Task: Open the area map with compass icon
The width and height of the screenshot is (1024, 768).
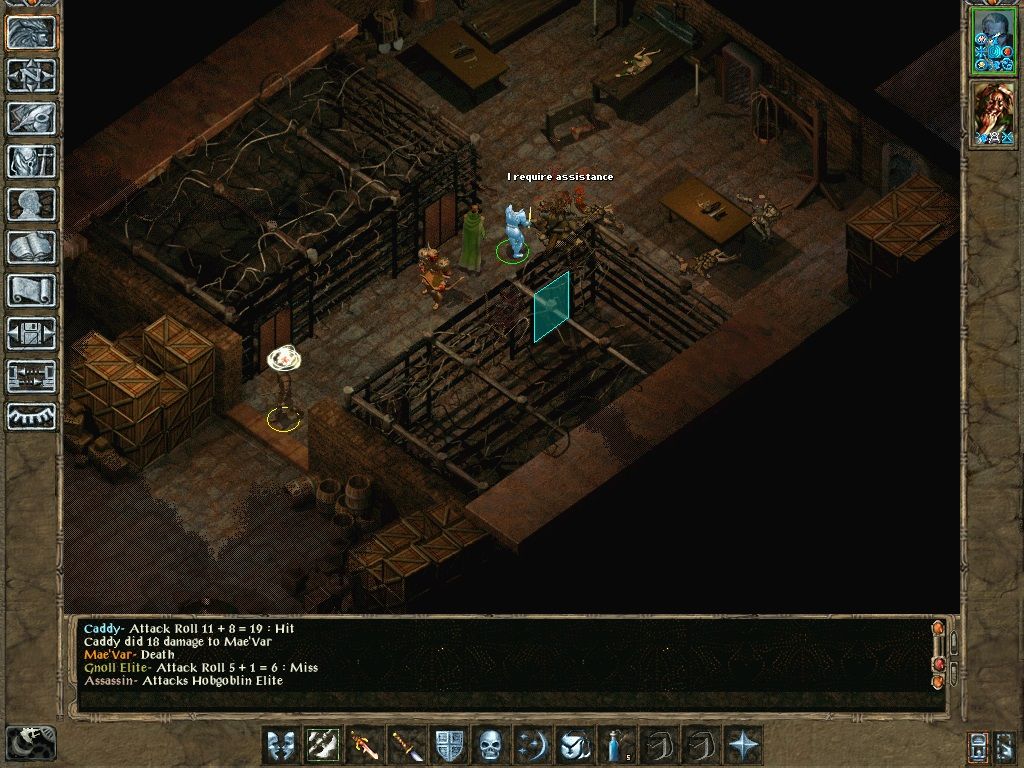Action: [31, 75]
